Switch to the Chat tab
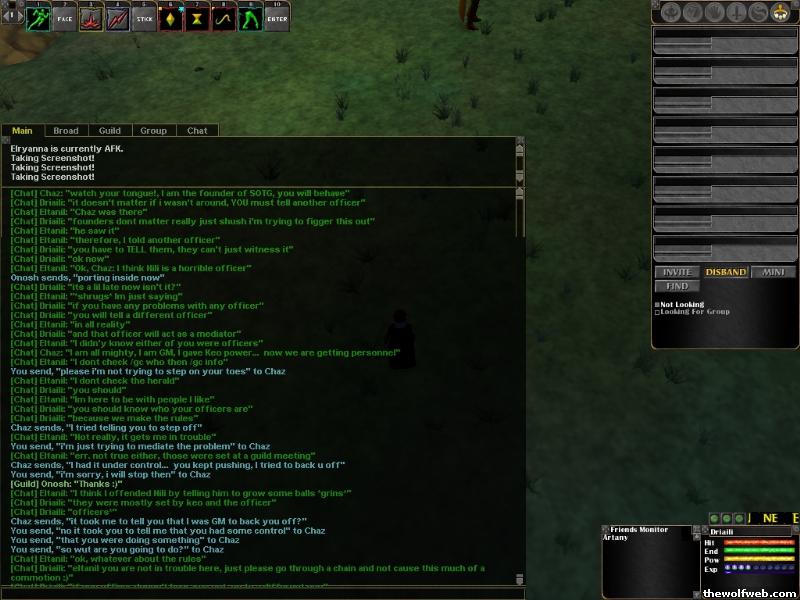This screenshot has height=600, width=800. pos(197,131)
